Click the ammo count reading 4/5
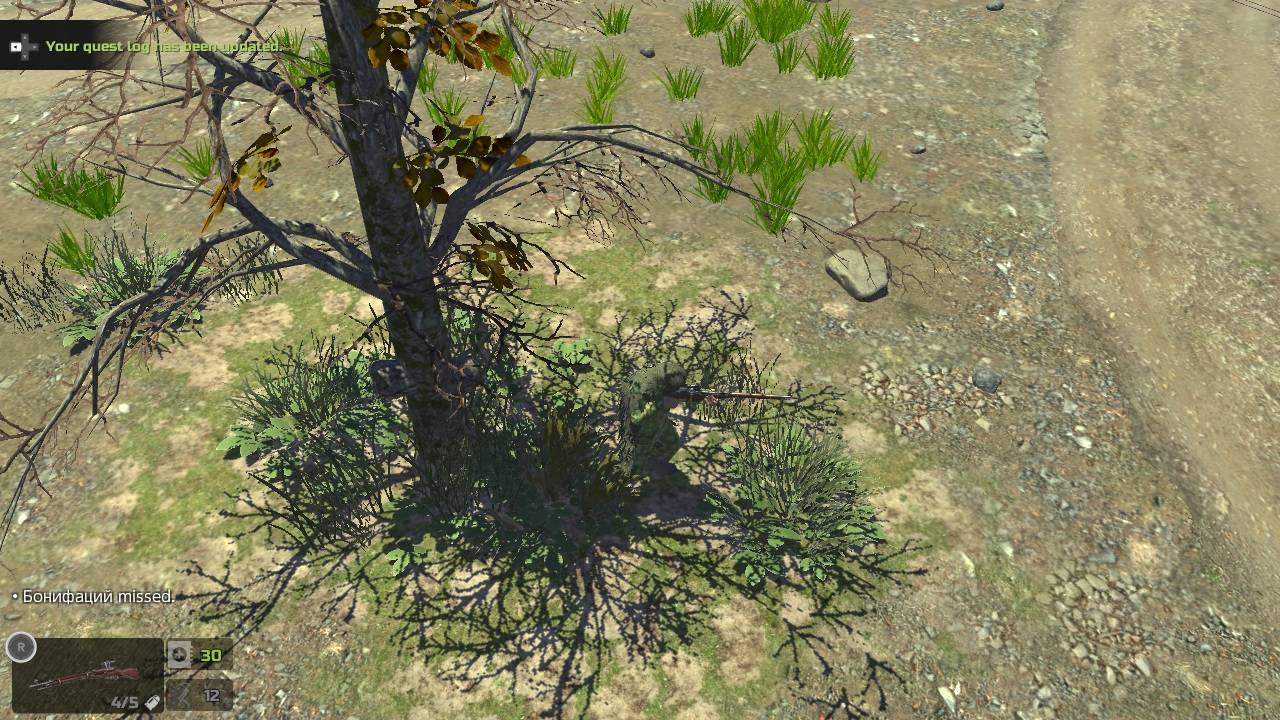1280x720 pixels. tap(123, 700)
